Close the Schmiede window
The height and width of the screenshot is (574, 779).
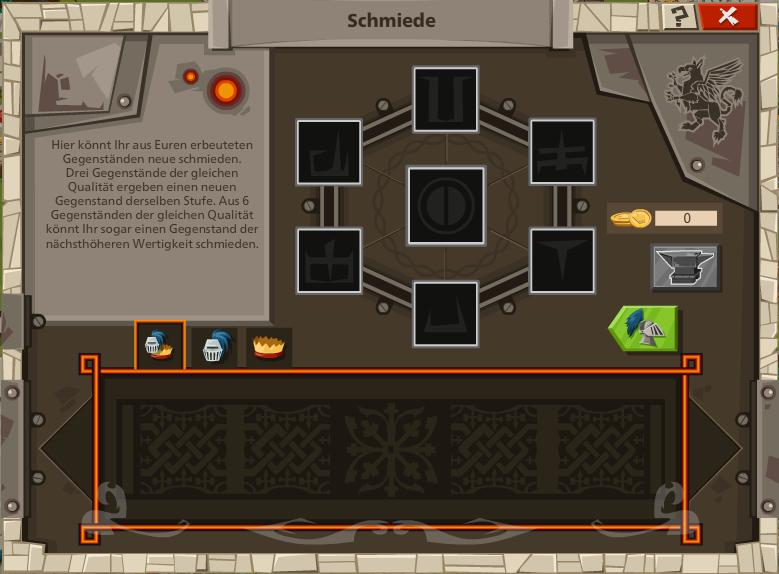(729, 16)
